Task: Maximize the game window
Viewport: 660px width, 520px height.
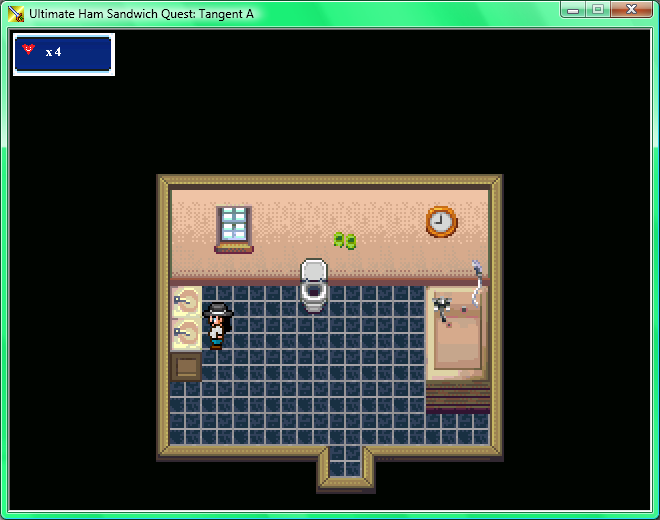Action: (598, 10)
